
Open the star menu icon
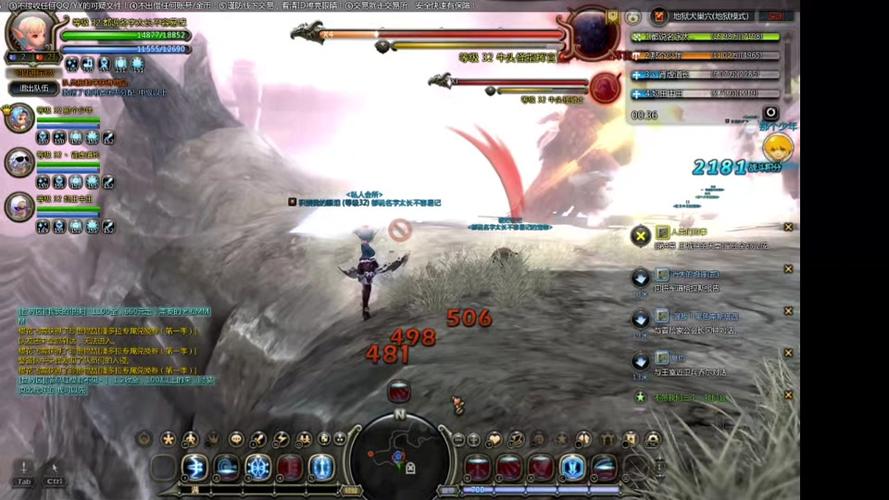pyautogui.click(x=168, y=439)
